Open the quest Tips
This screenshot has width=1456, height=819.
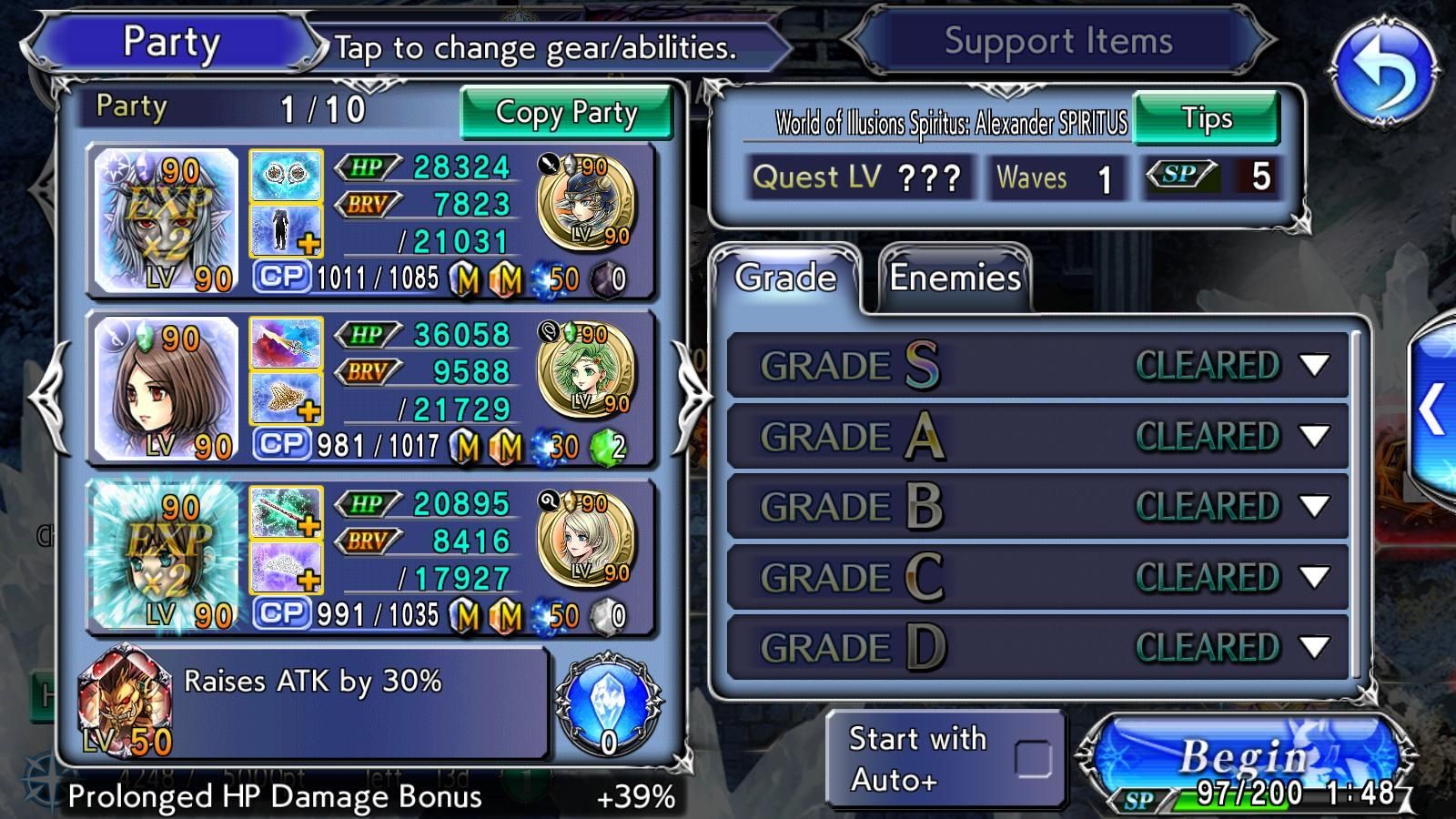tap(1206, 118)
